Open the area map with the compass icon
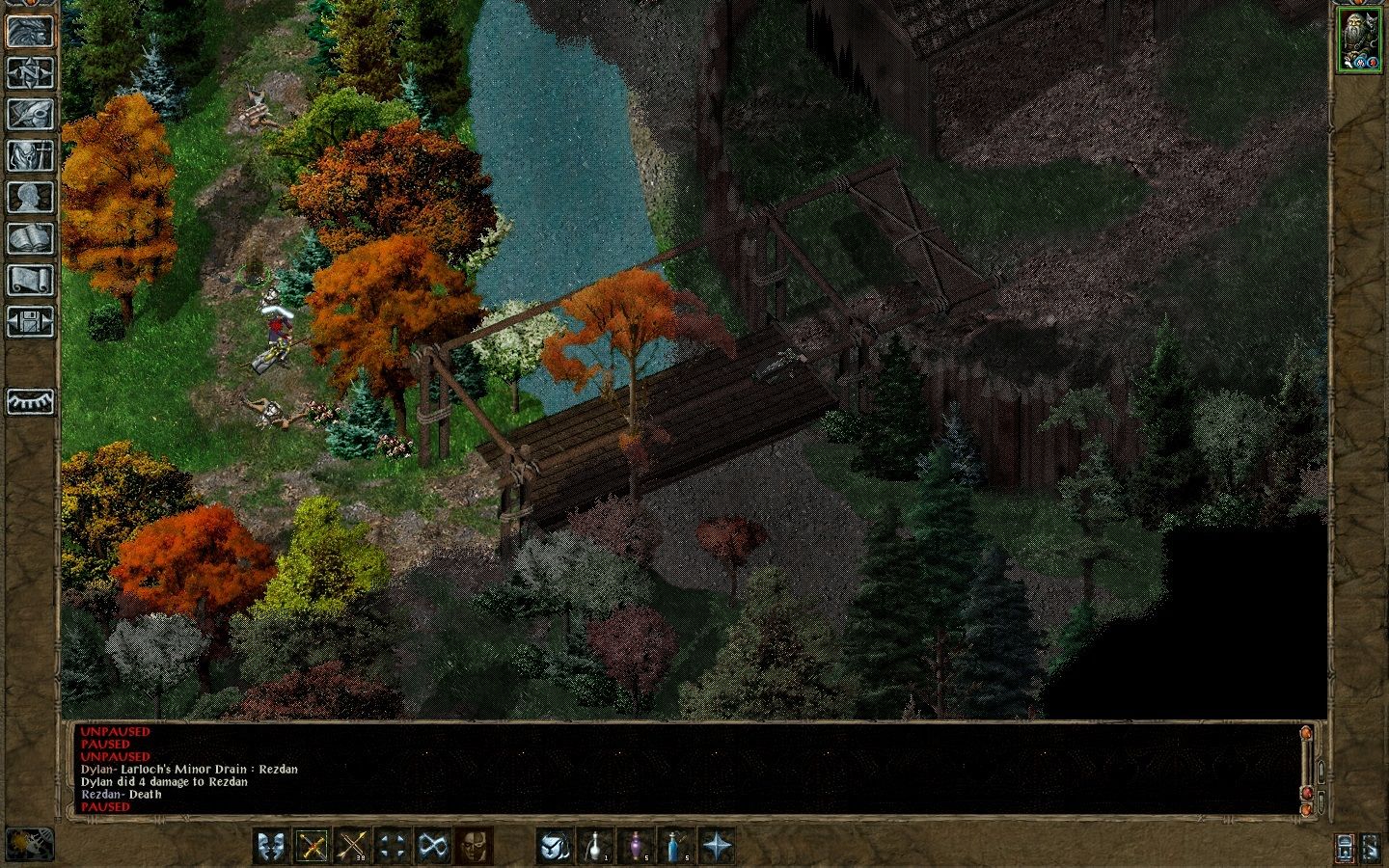 click(x=30, y=72)
